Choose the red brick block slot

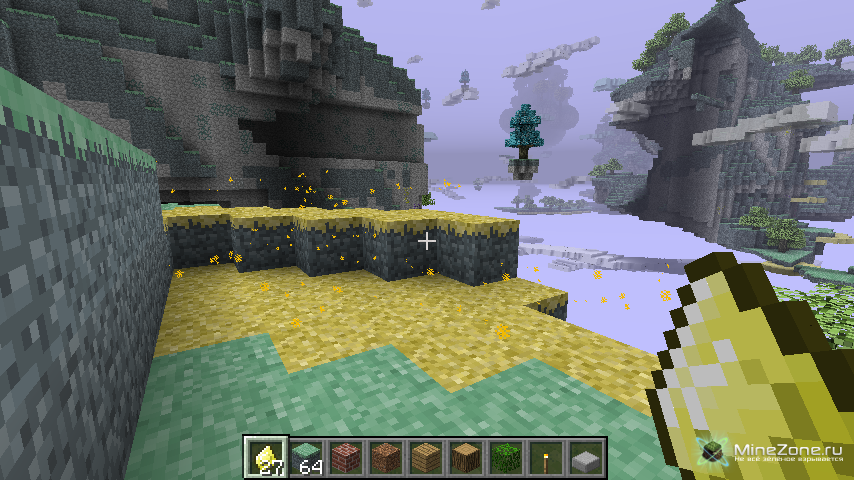point(346,457)
